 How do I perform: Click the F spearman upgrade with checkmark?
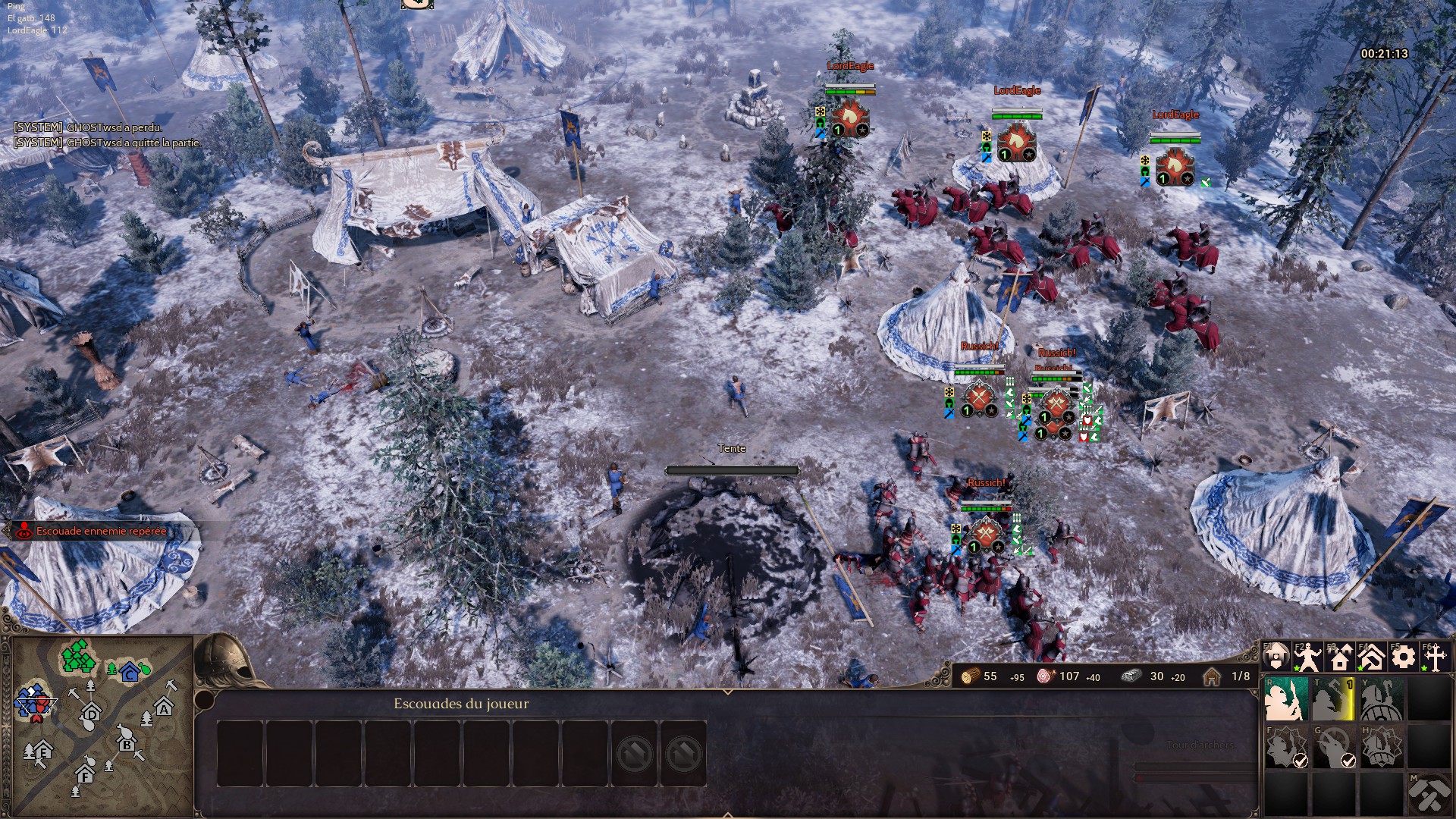point(1285,747)
